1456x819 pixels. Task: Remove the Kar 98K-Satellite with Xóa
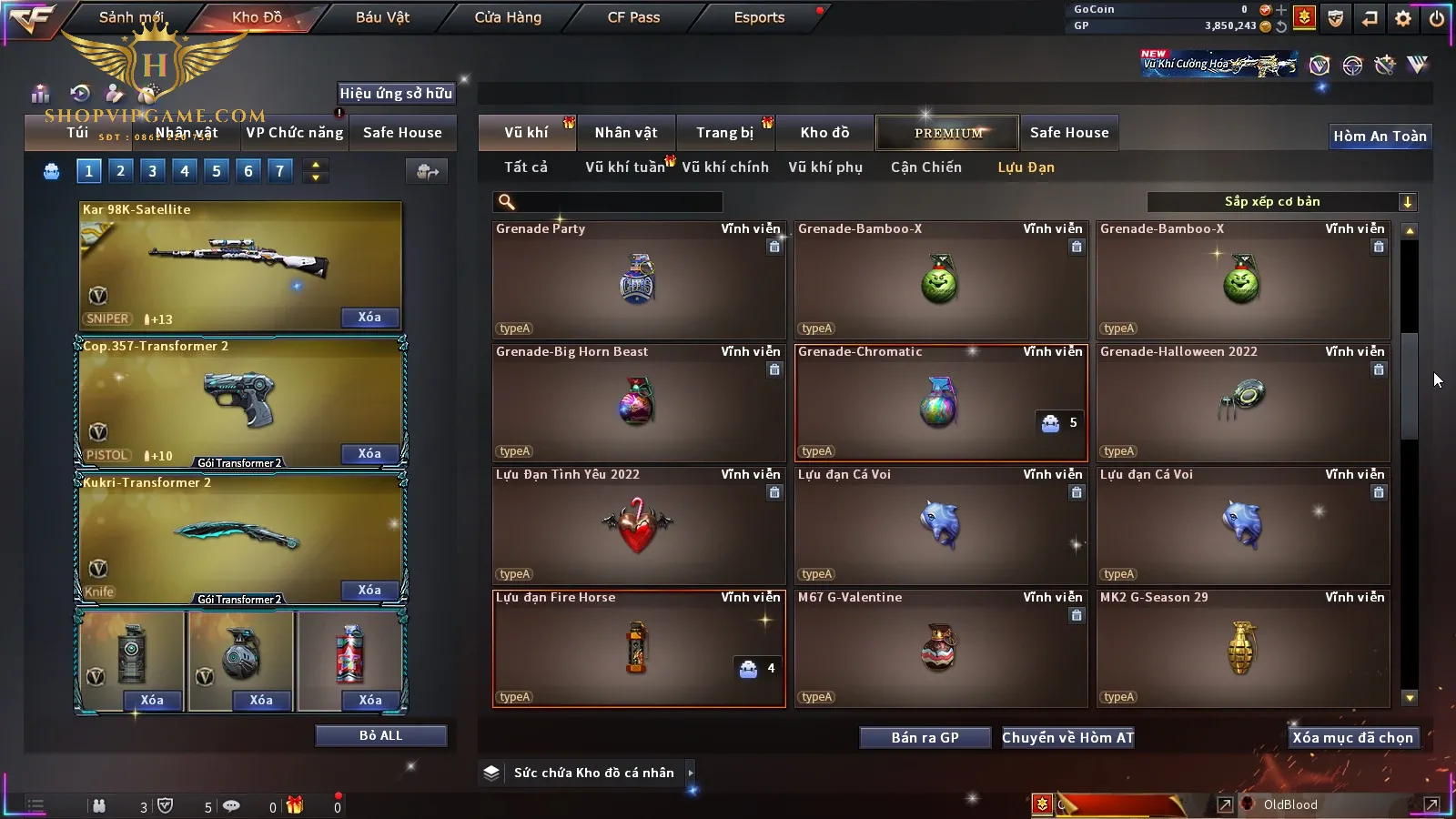369,318
